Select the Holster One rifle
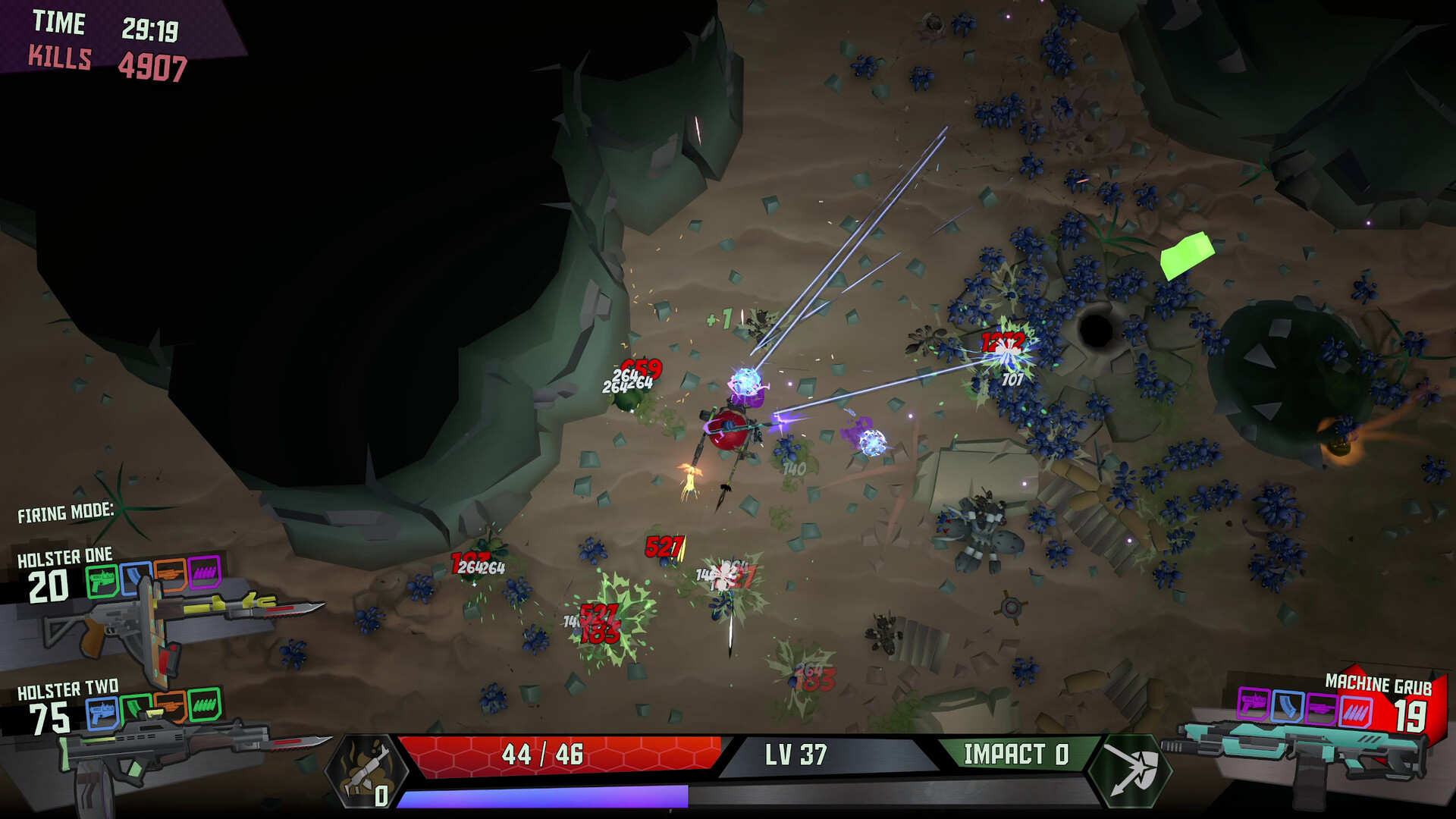This screenshot has width=1456, height=819. [x=174, y=616]
